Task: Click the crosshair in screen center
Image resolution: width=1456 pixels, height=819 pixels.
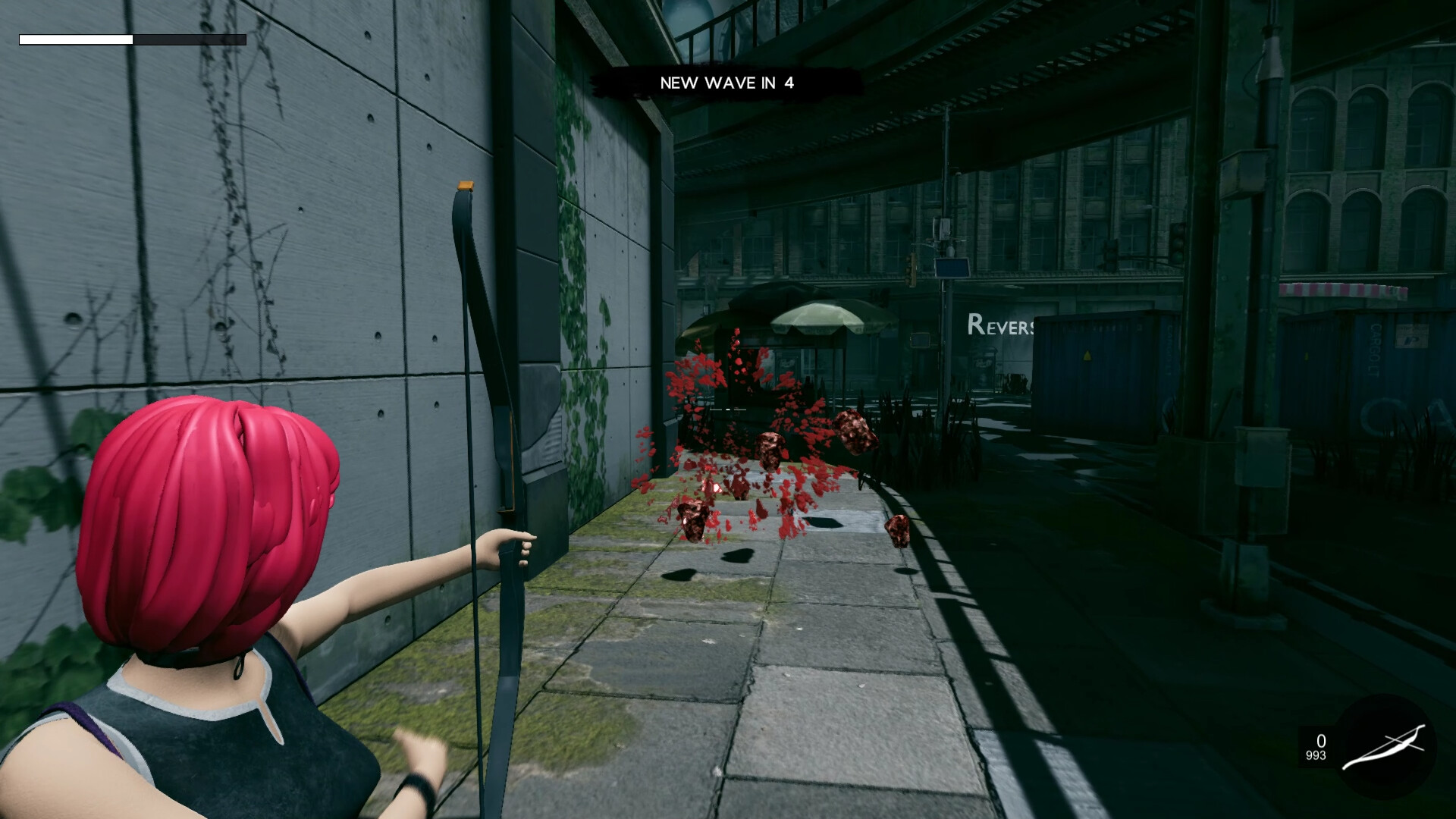Action: click(x=728, y=409)
